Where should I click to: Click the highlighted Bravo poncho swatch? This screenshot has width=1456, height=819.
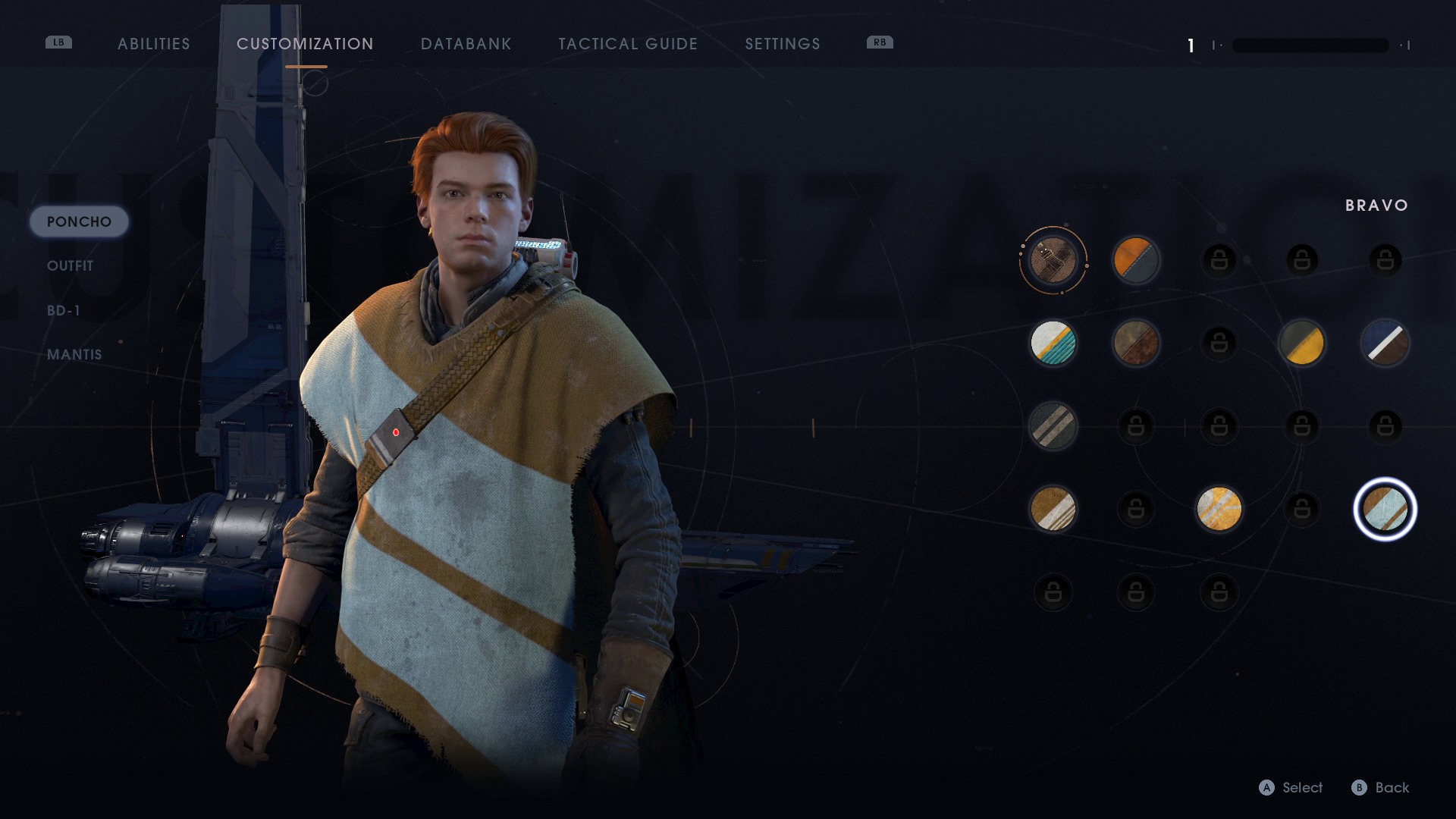1385,509
